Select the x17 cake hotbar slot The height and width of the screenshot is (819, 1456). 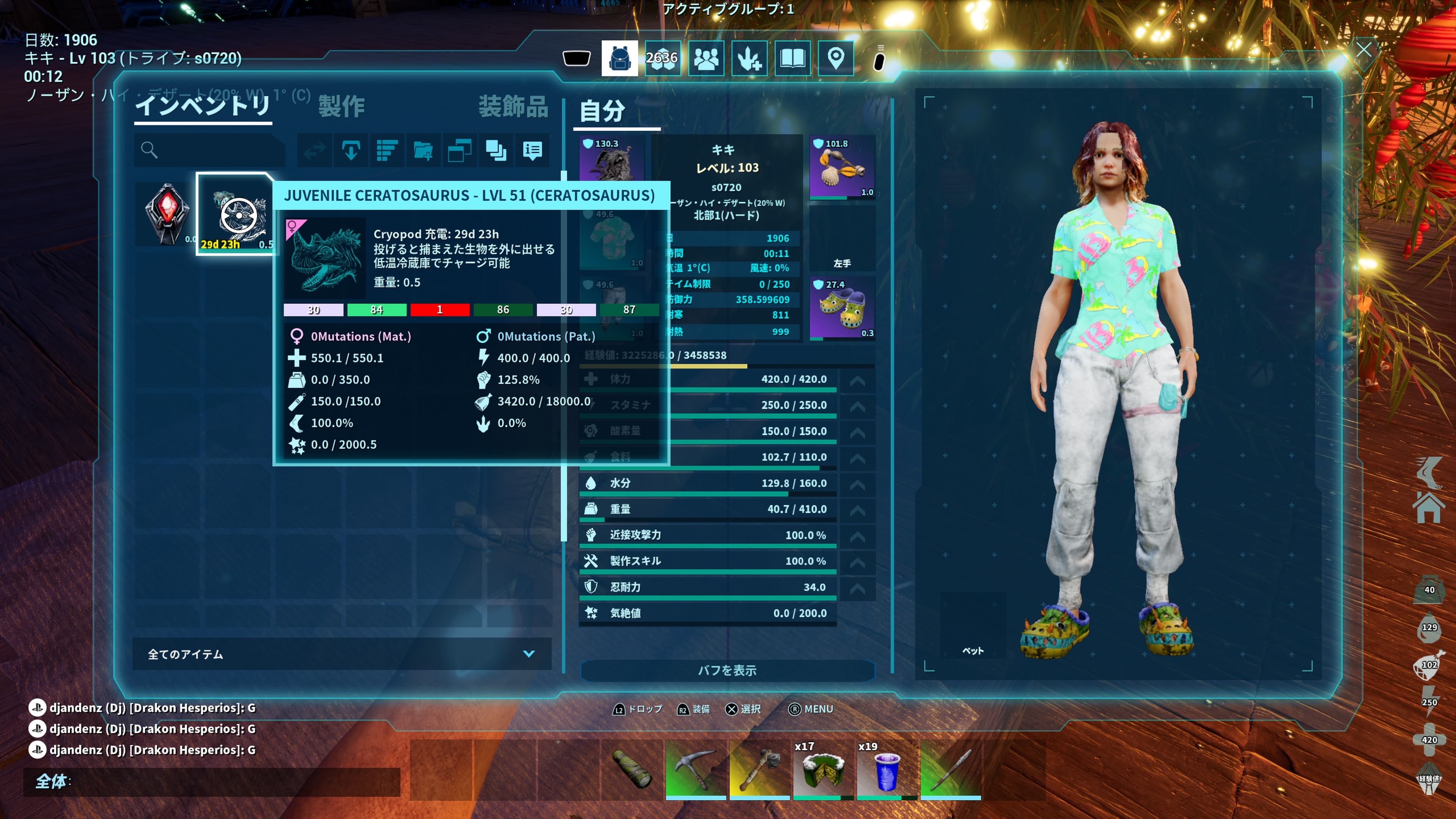coord(823,769)
